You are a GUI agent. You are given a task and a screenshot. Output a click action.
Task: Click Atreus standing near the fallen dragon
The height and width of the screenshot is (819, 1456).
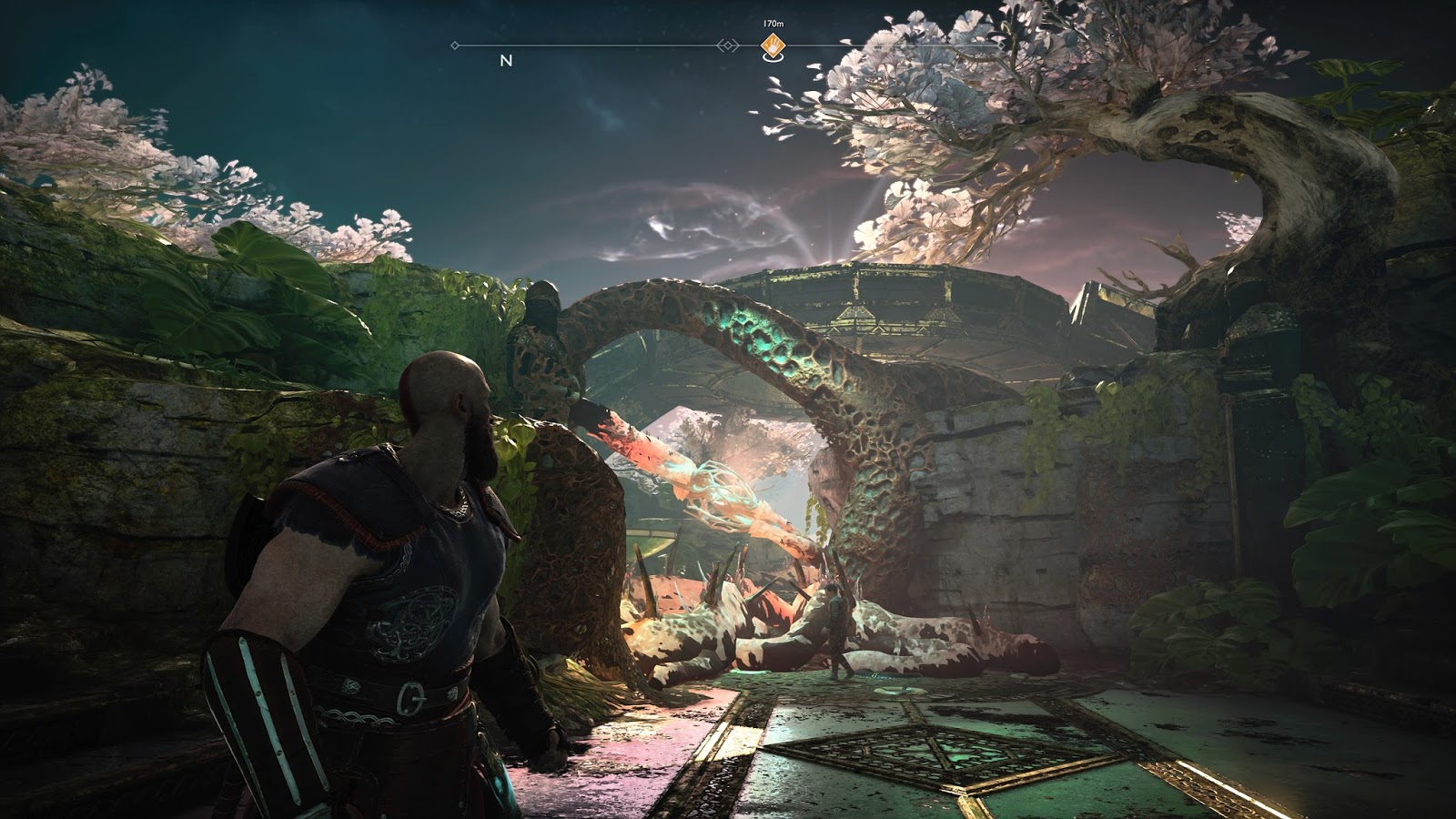coord(834,628)
